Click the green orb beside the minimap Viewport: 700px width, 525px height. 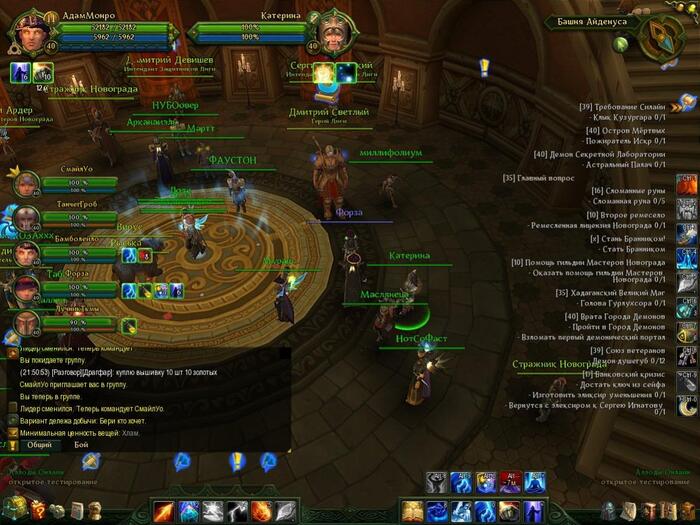[620, 44]
